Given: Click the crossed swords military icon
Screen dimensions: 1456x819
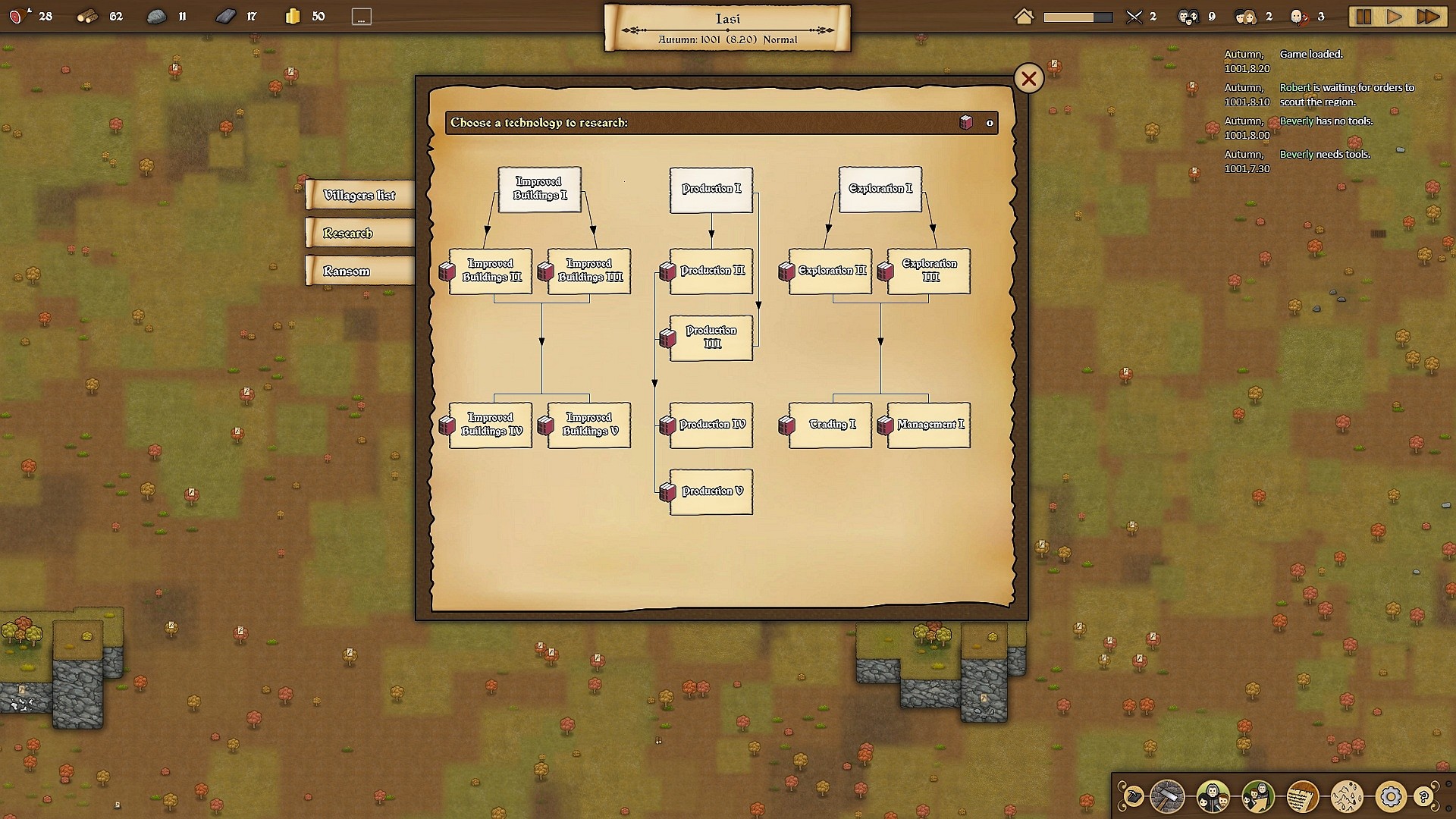Looking at the screenshot, I should coord(1134,16).
